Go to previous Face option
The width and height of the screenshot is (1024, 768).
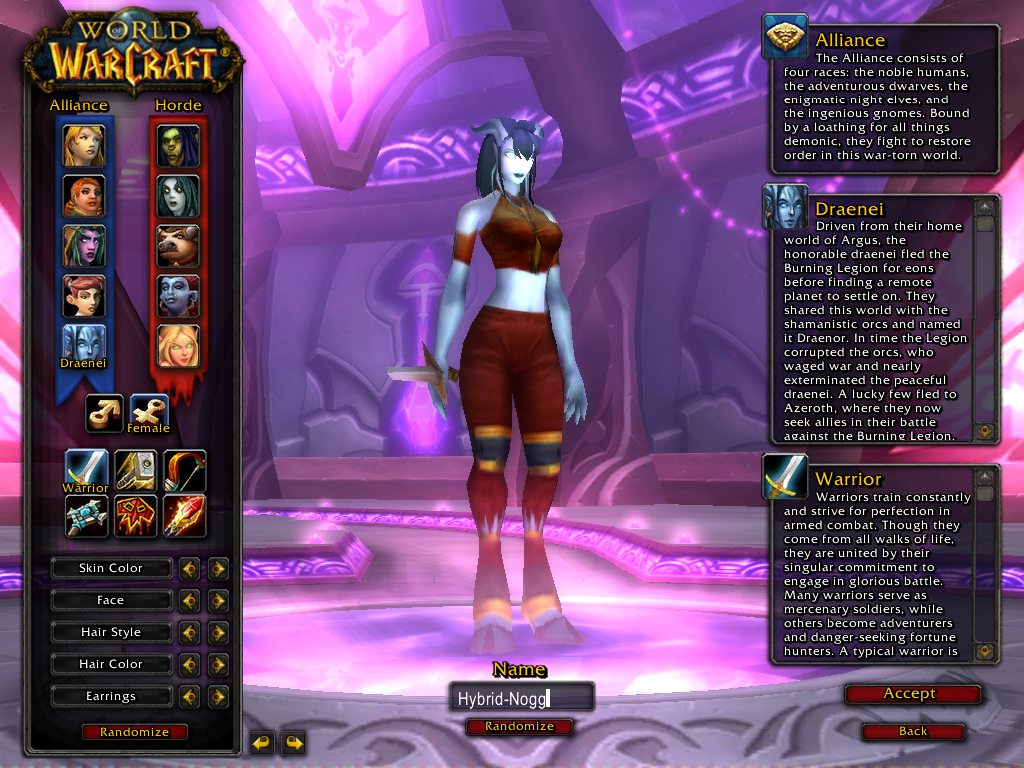tap(188, 600)
